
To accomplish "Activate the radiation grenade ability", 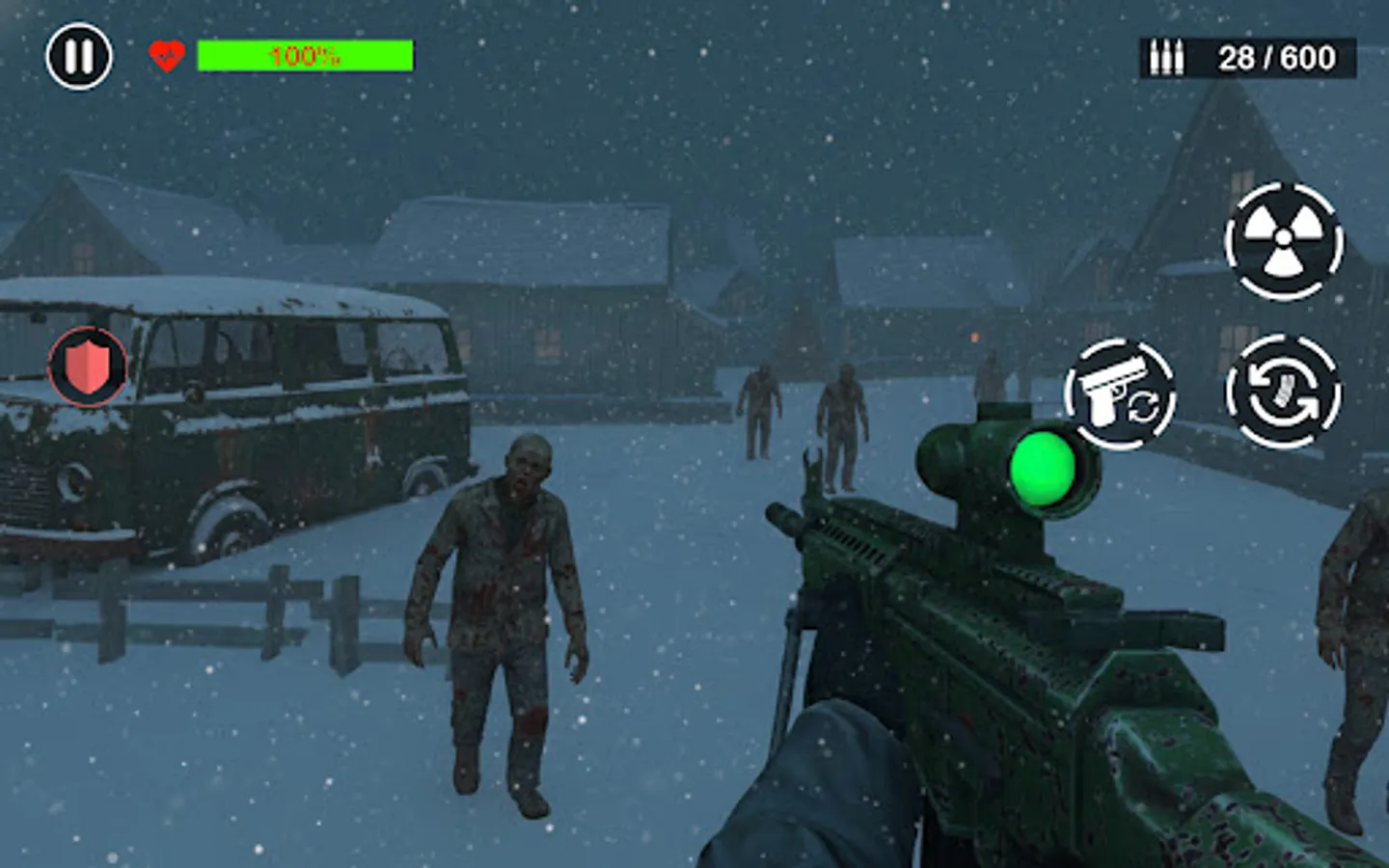I will pos(1283,239).
